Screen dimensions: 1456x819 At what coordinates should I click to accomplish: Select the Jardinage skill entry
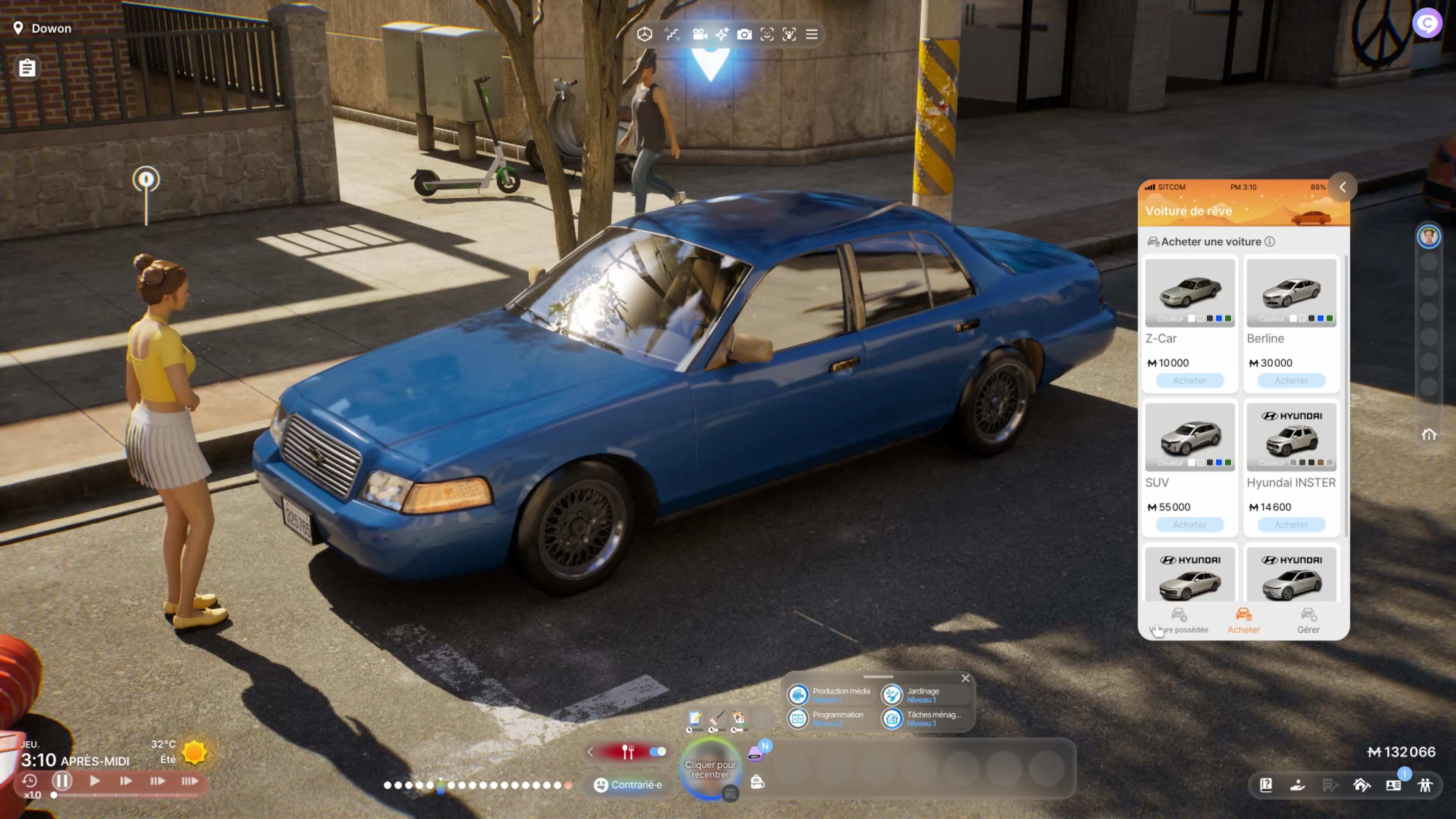[x=922, y=695]
